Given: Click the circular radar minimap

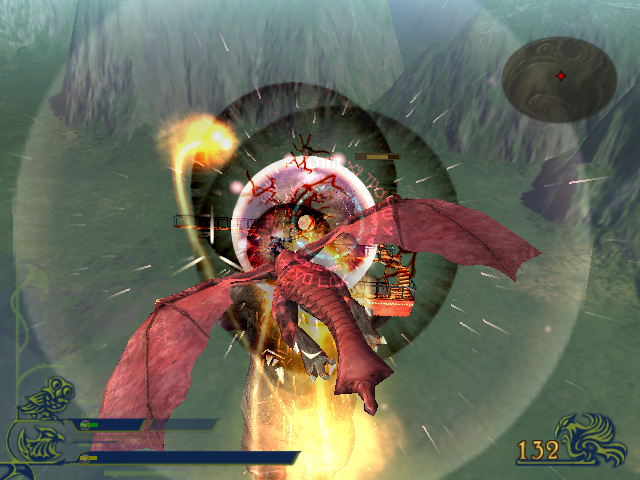Looking at the screenshot, I should point(560,79).
